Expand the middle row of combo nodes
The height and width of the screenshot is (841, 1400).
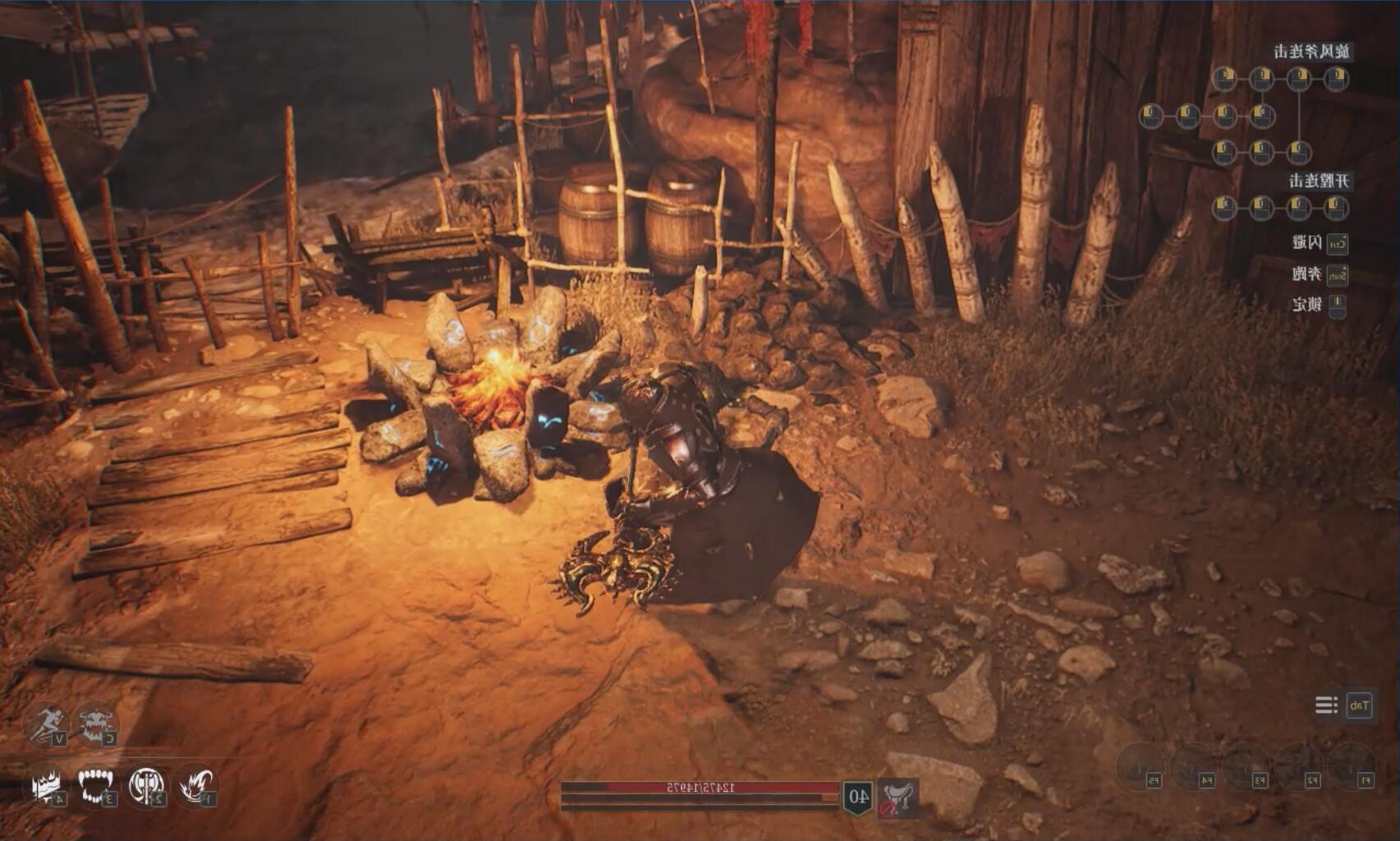(1207, 116)
